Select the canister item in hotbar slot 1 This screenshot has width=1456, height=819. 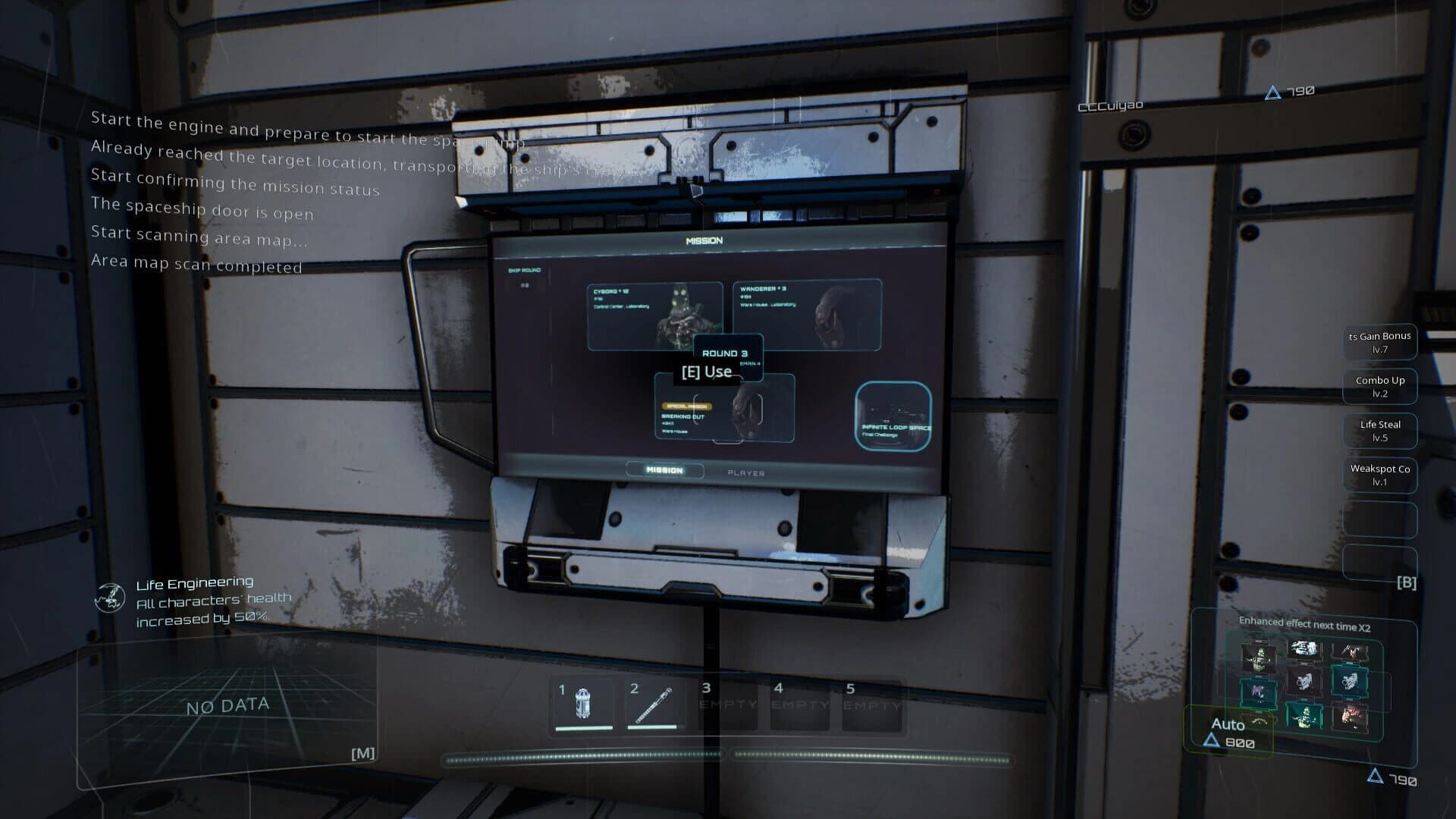coord(584,704)
